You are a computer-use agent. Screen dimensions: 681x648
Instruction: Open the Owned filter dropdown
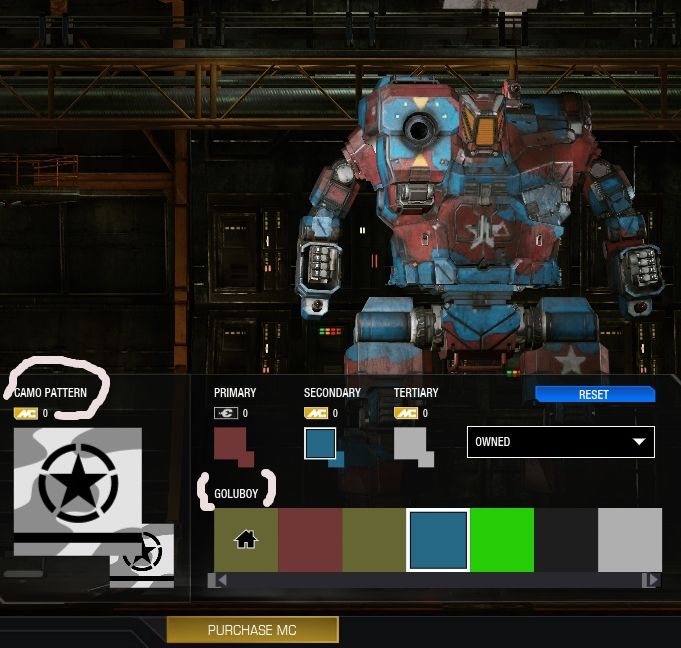tap(560, 441)
